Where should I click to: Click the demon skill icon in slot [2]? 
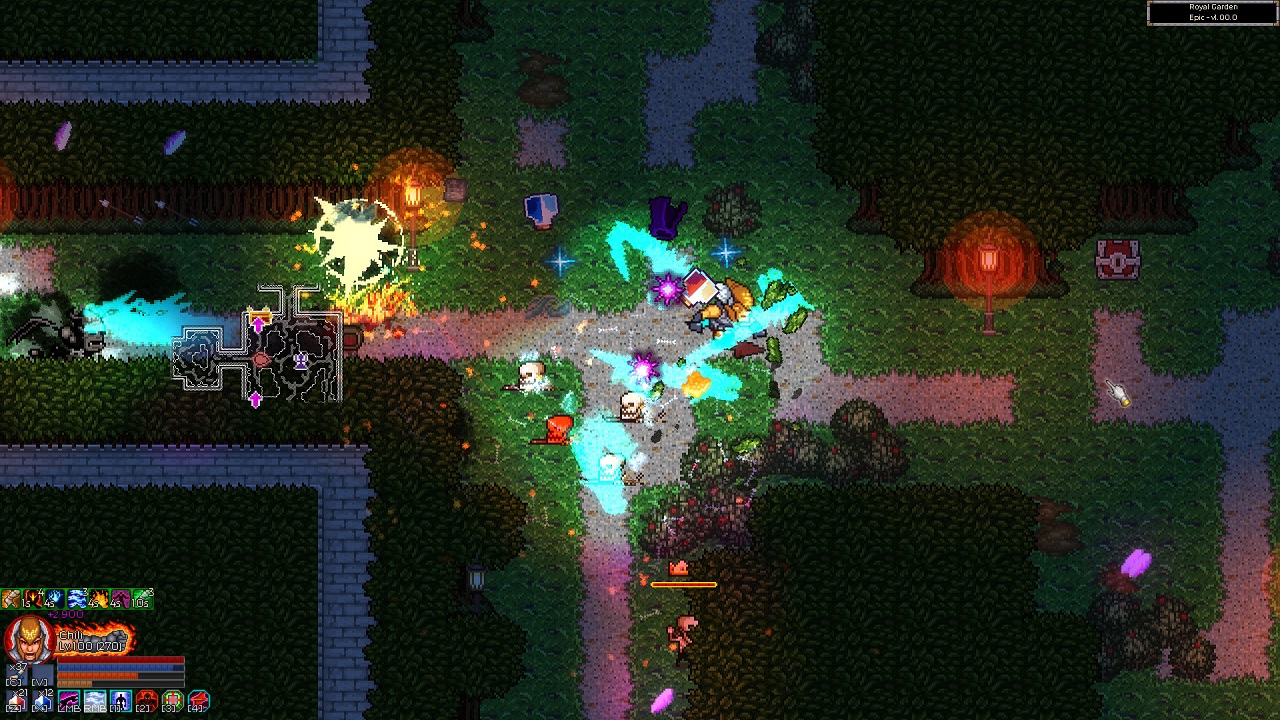tap(148, 699)
